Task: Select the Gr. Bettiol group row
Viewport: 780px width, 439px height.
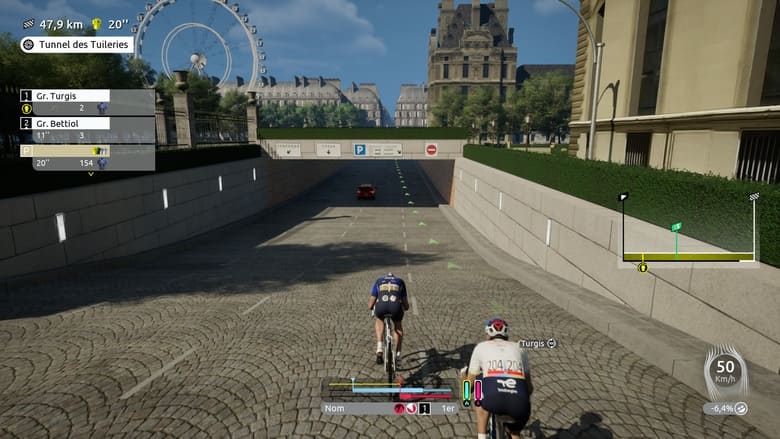Action: pos(65,123)
